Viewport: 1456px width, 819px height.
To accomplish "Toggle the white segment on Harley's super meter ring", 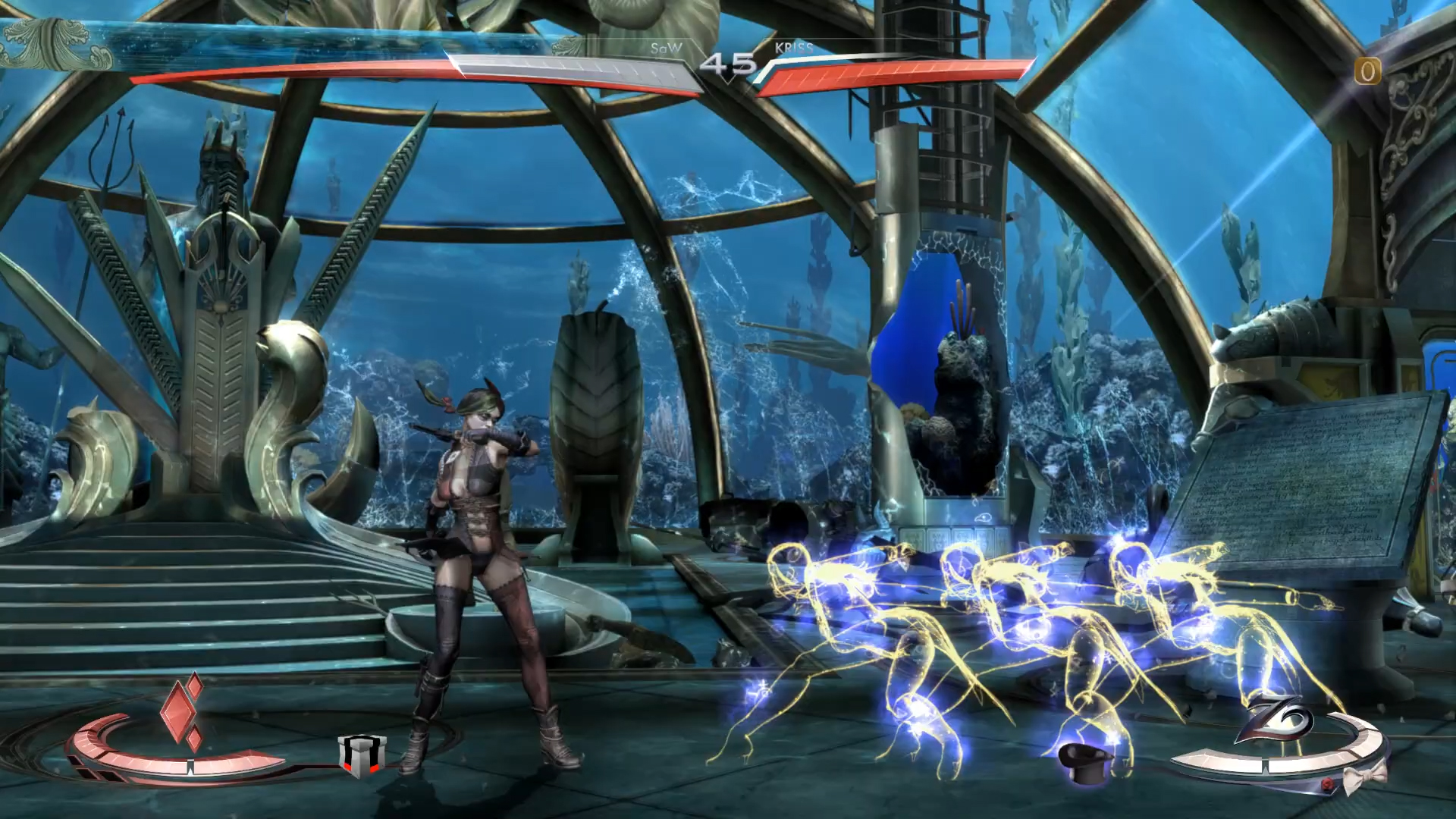I will point(192,764).
